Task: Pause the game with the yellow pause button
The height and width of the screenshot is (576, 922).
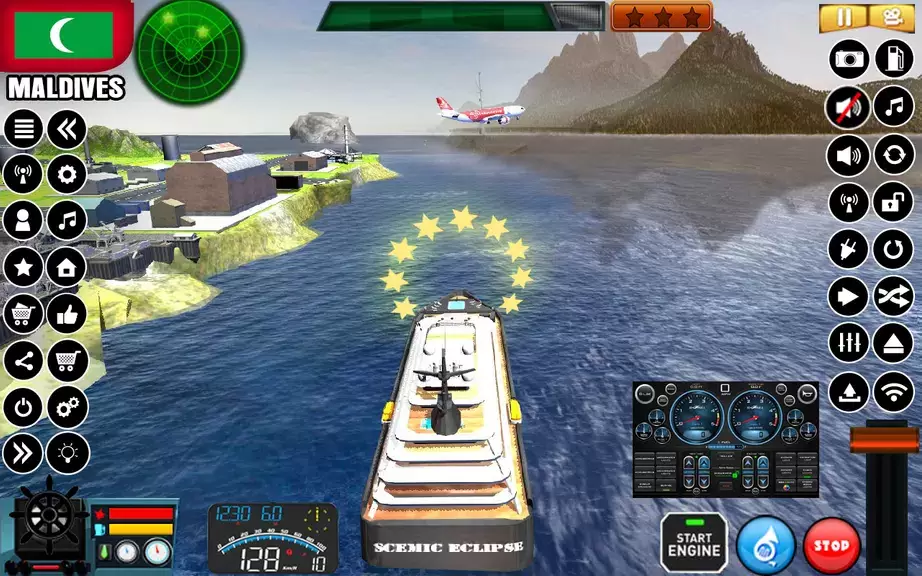Action: point(844,17)
